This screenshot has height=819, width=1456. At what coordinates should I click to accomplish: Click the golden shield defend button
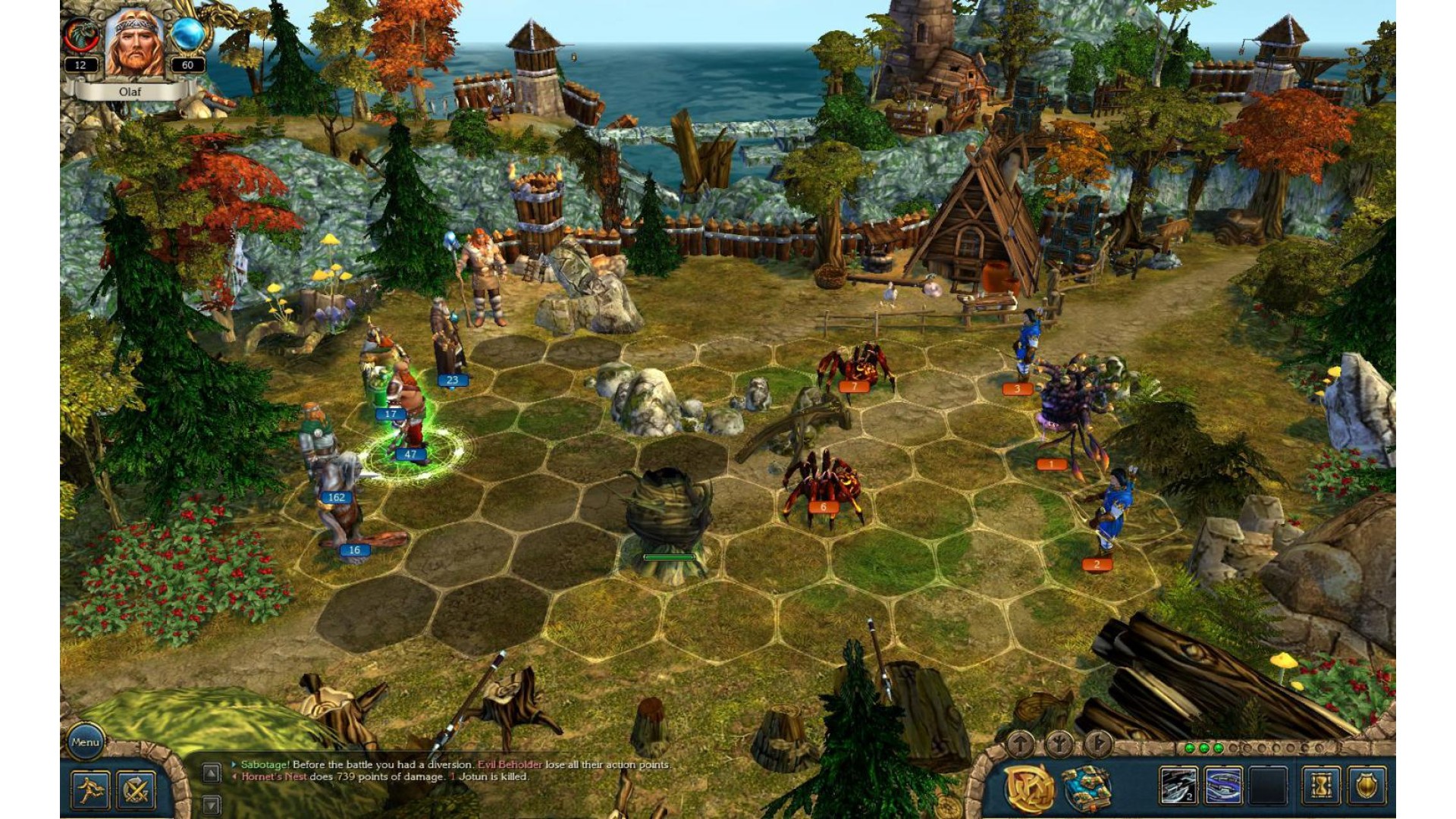1366,786
